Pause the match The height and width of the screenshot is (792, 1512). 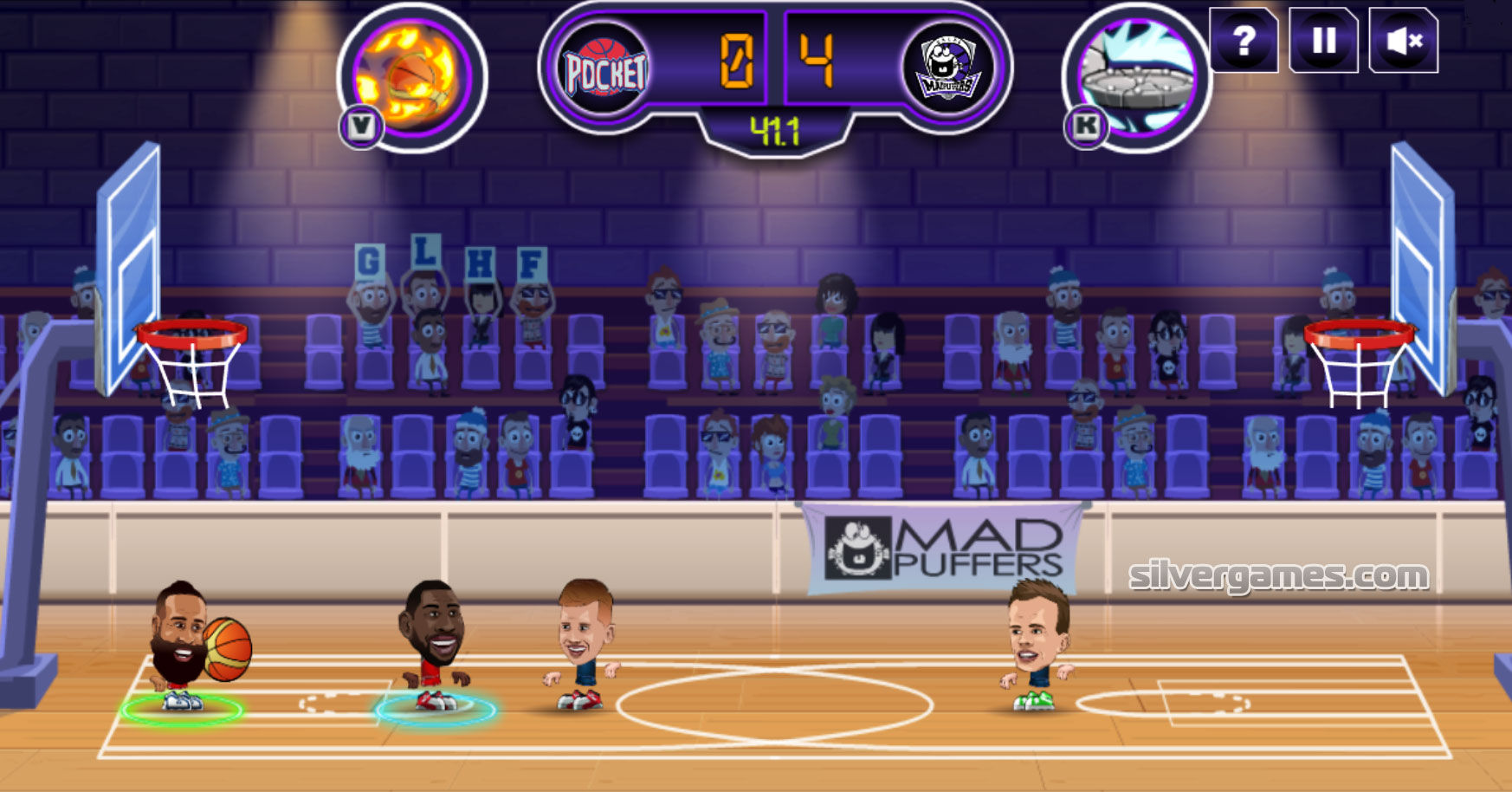pos(1323,41)
